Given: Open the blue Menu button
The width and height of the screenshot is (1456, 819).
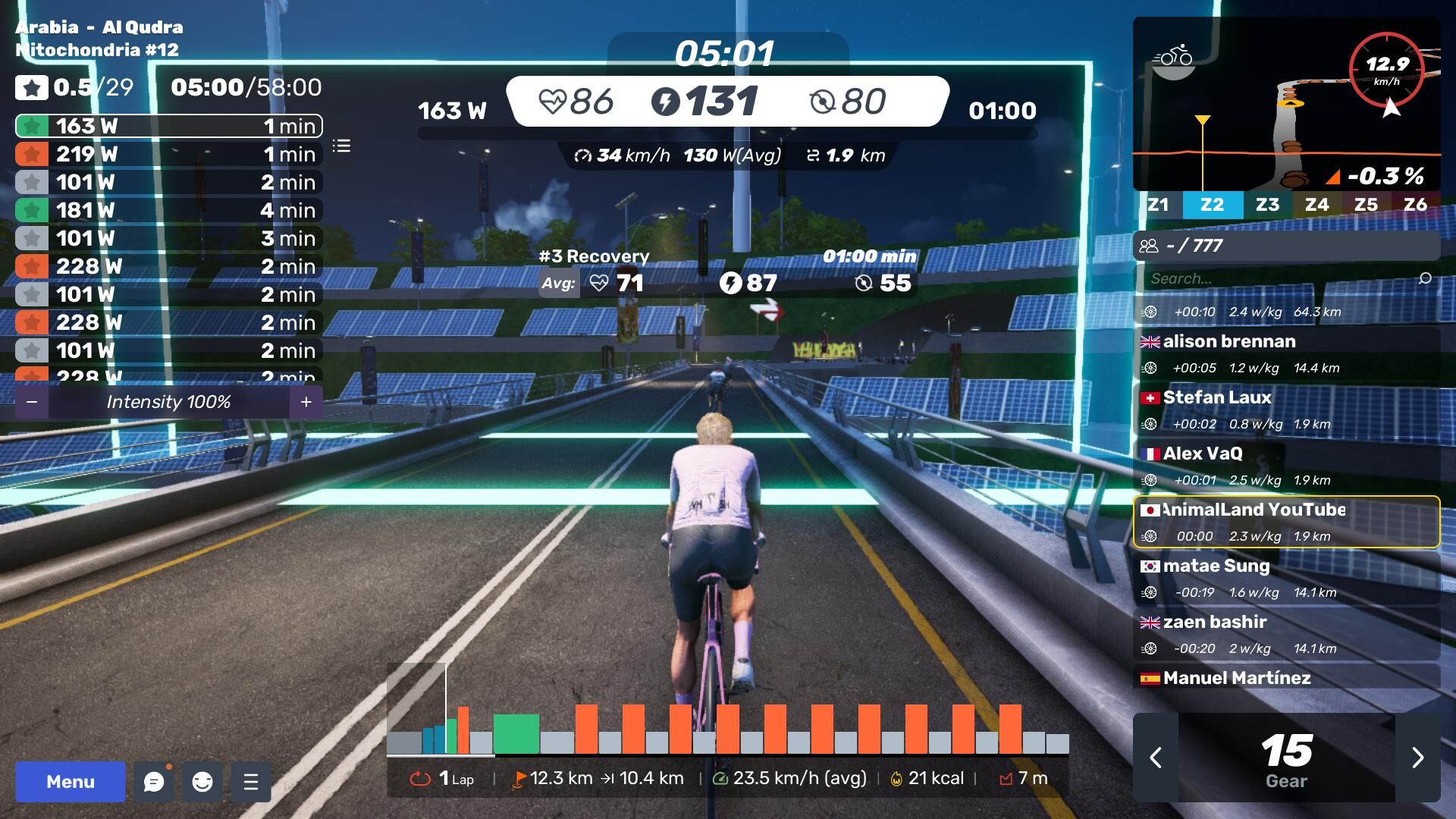Looking at the screenshot, I should pos(70,781).
